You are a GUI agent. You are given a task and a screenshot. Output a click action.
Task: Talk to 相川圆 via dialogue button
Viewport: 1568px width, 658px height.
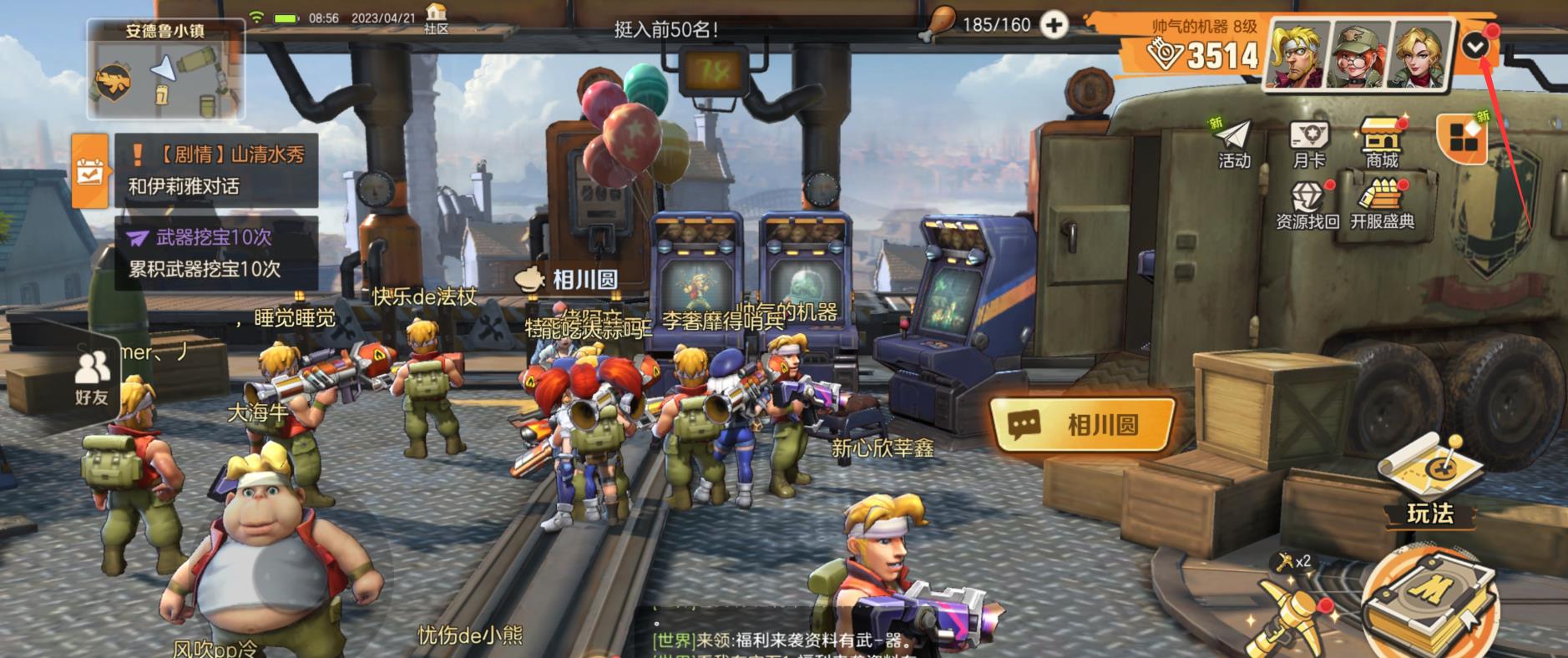click(x=1082, y=425)
